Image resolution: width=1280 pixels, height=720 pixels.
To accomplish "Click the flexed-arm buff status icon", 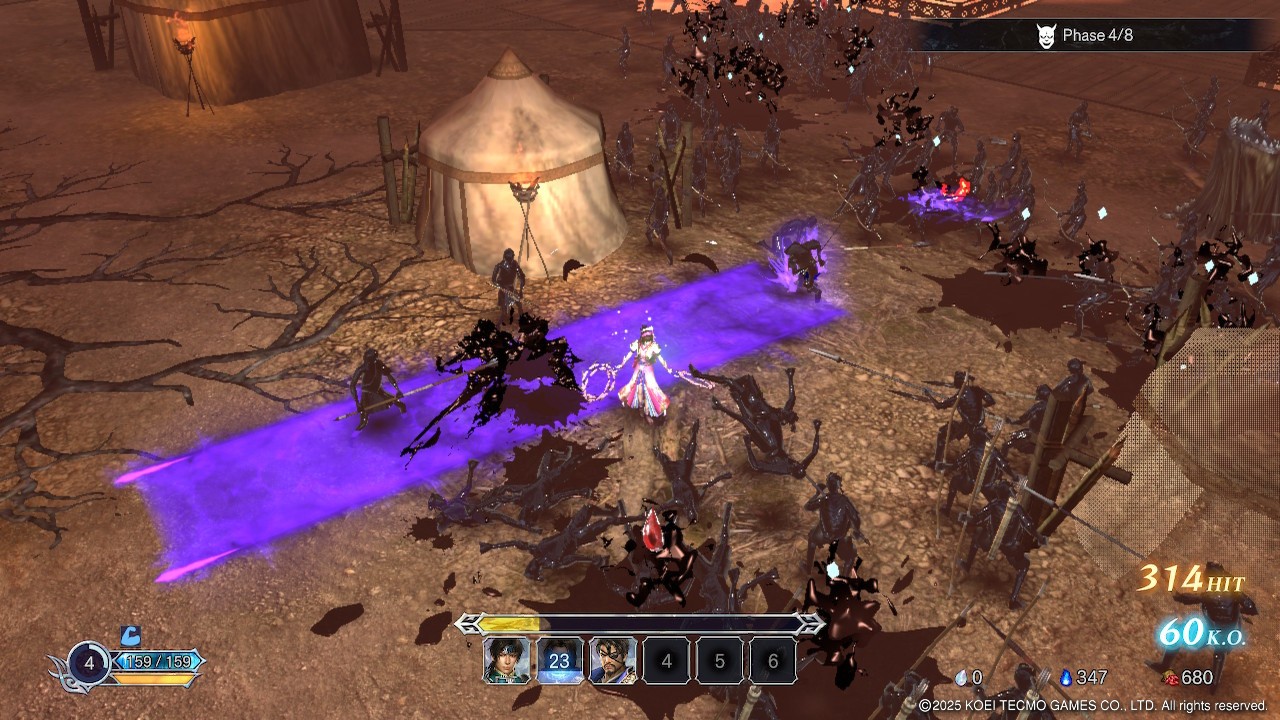I will coord(131,635).
